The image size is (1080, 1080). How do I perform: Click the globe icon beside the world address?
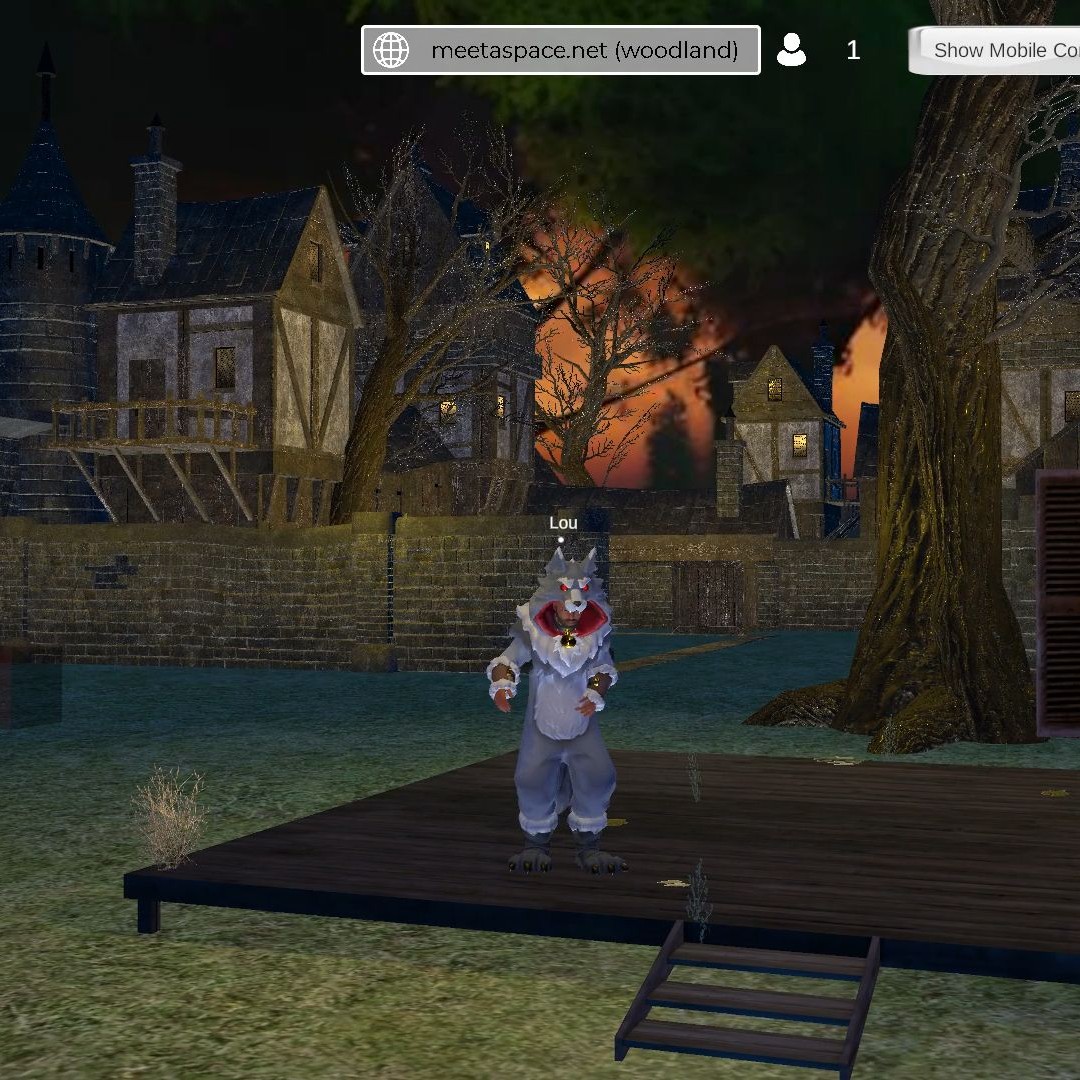[x=391, y=50]
